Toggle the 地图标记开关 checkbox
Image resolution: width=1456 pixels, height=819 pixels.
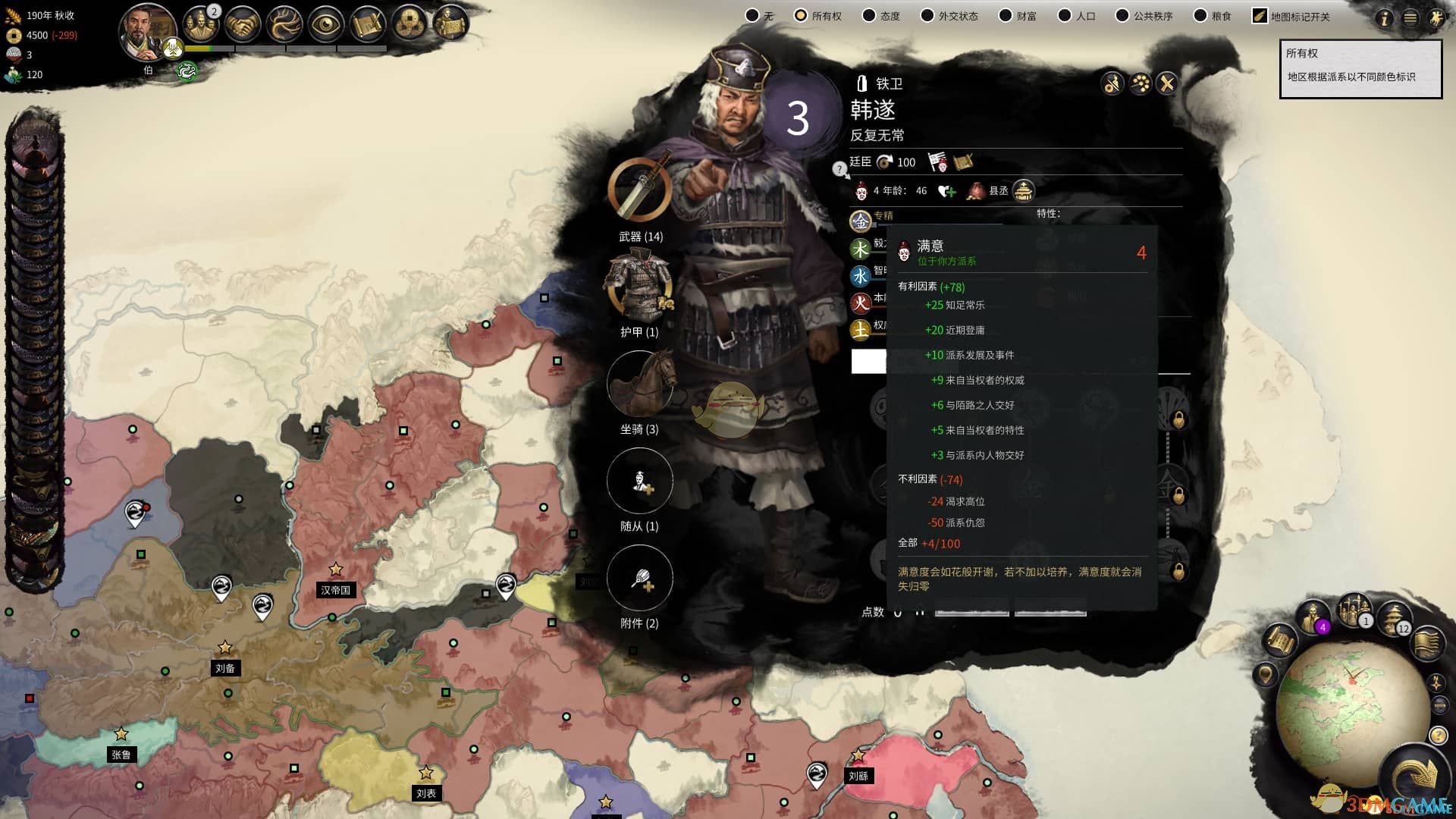pyautogui.click(x=1258, y=14)
